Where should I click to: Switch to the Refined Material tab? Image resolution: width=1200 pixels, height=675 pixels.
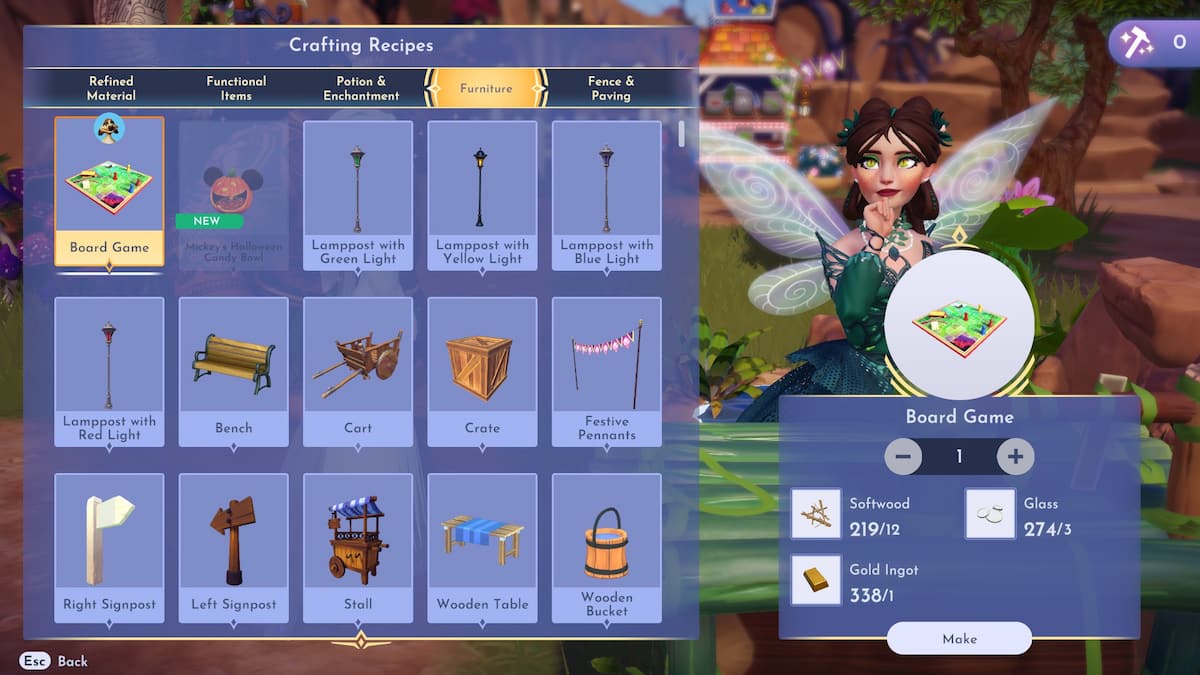click(x=110, y=88)
